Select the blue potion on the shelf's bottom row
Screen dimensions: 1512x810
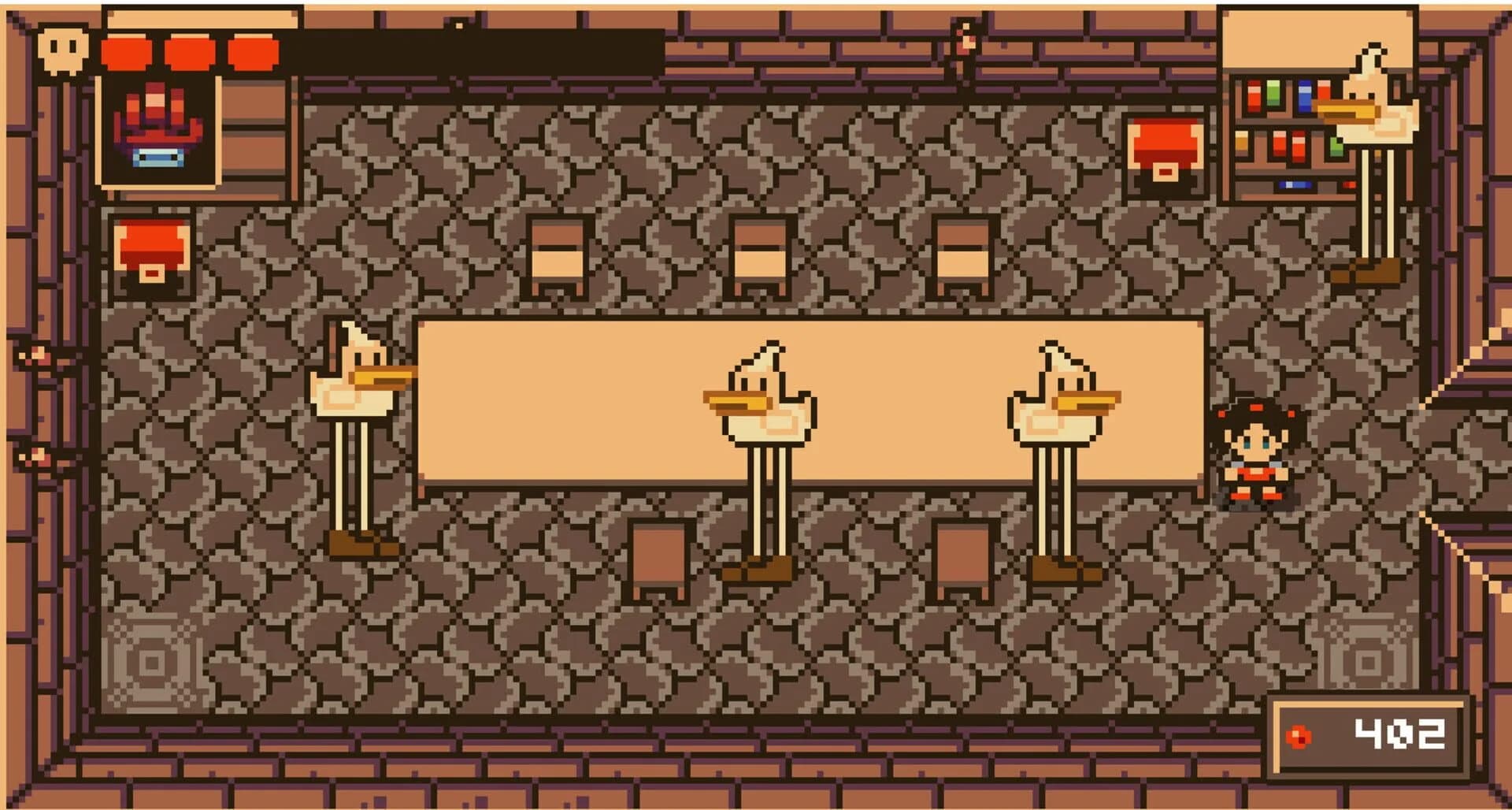coord(1296,184)
